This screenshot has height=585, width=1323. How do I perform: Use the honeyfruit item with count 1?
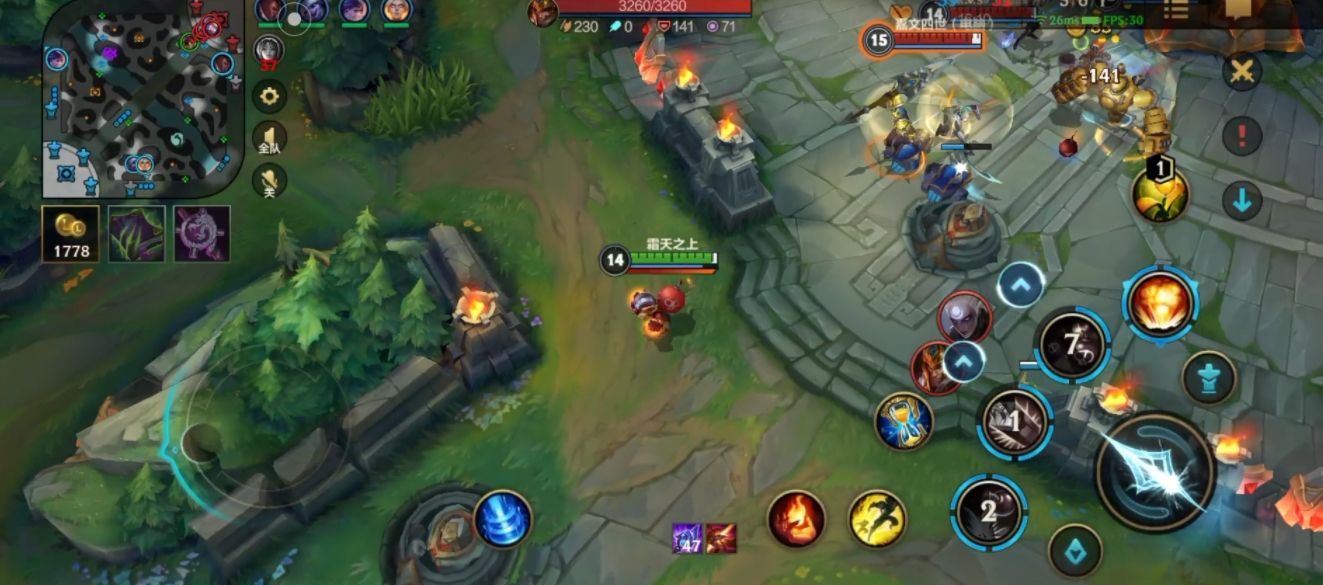click(x=1160, y=193)
